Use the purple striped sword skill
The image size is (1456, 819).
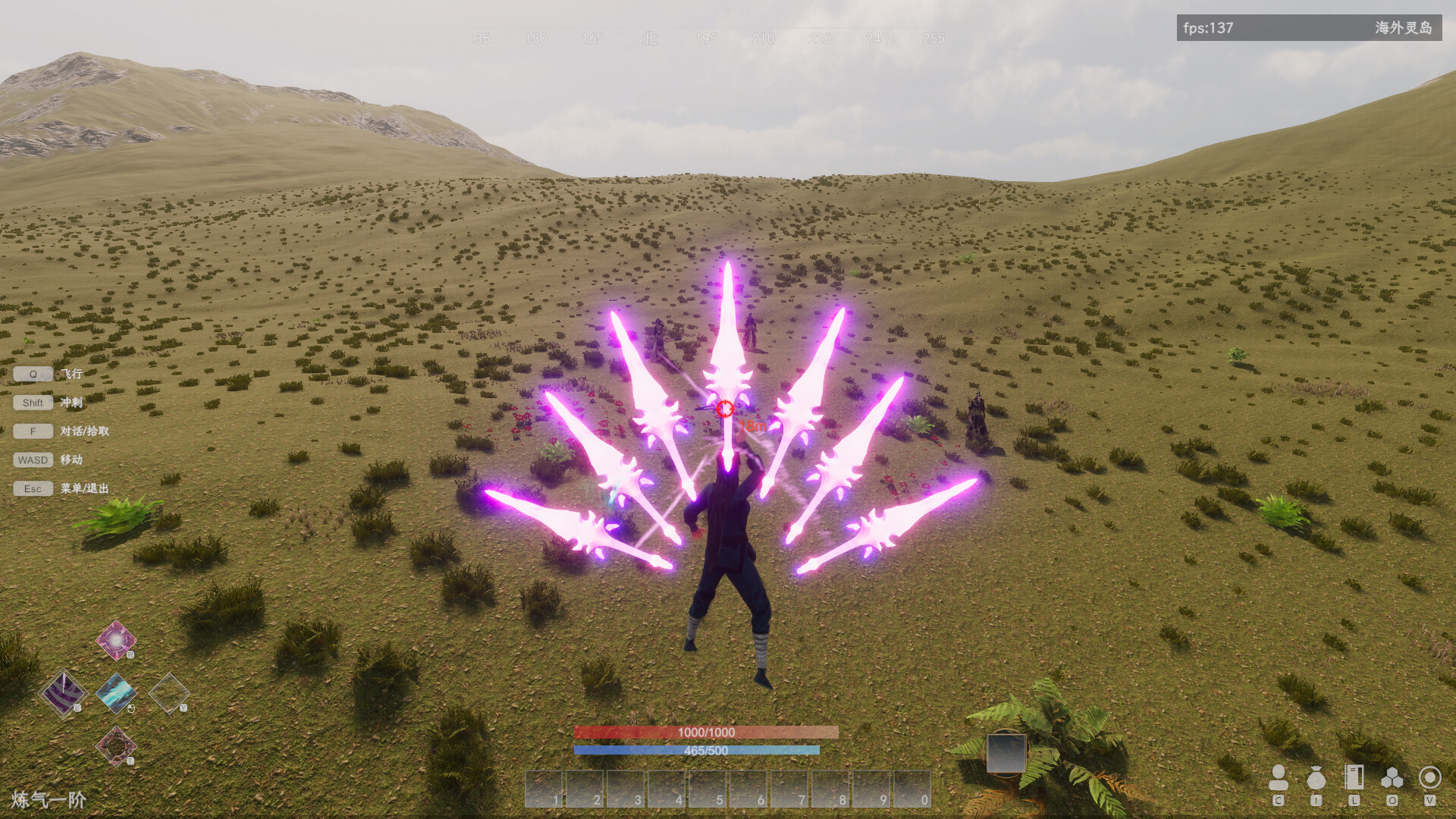[x=63, y=692]
